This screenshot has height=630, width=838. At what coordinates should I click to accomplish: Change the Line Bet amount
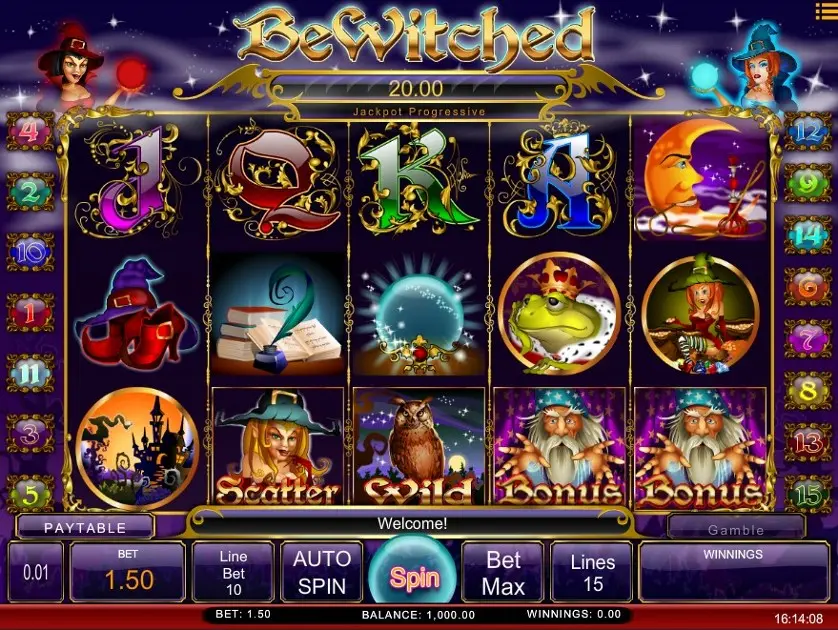coord(232,572)
